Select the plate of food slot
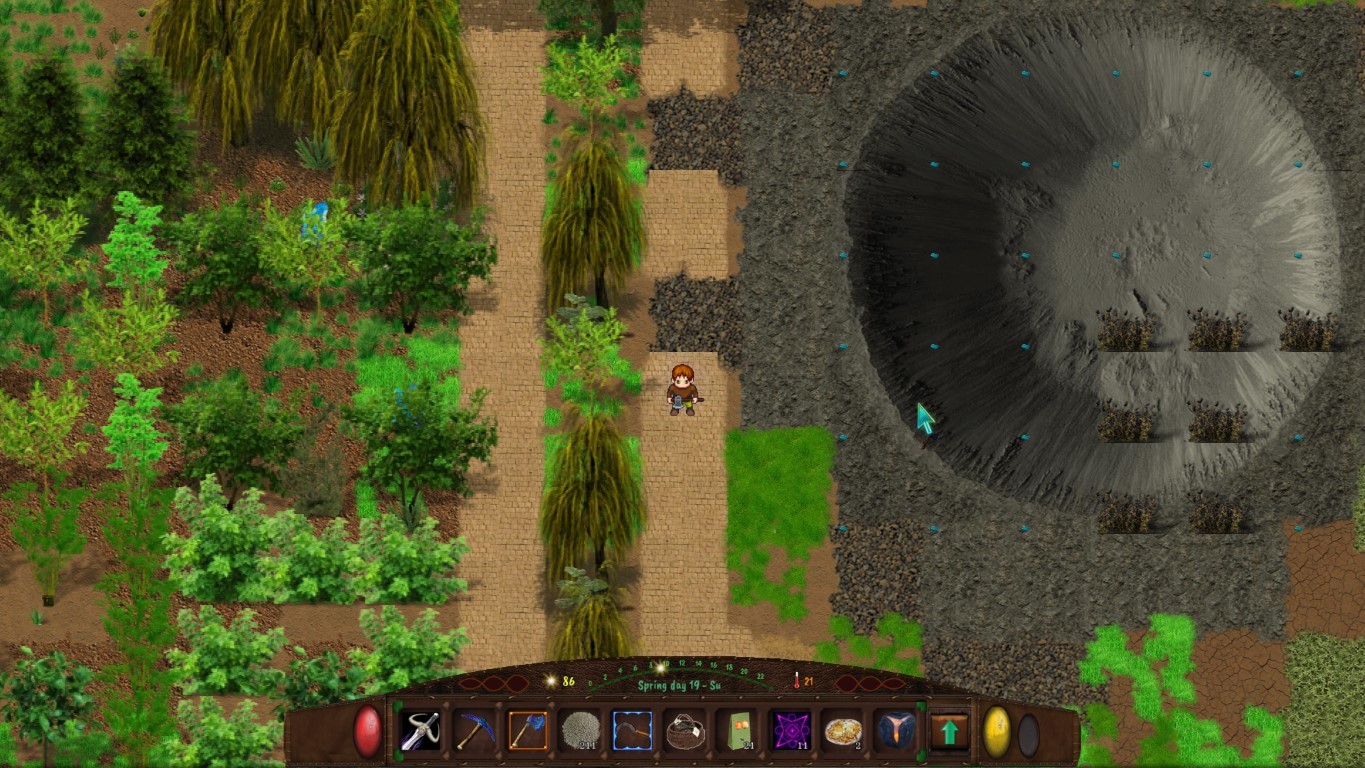 coord(843,731)
